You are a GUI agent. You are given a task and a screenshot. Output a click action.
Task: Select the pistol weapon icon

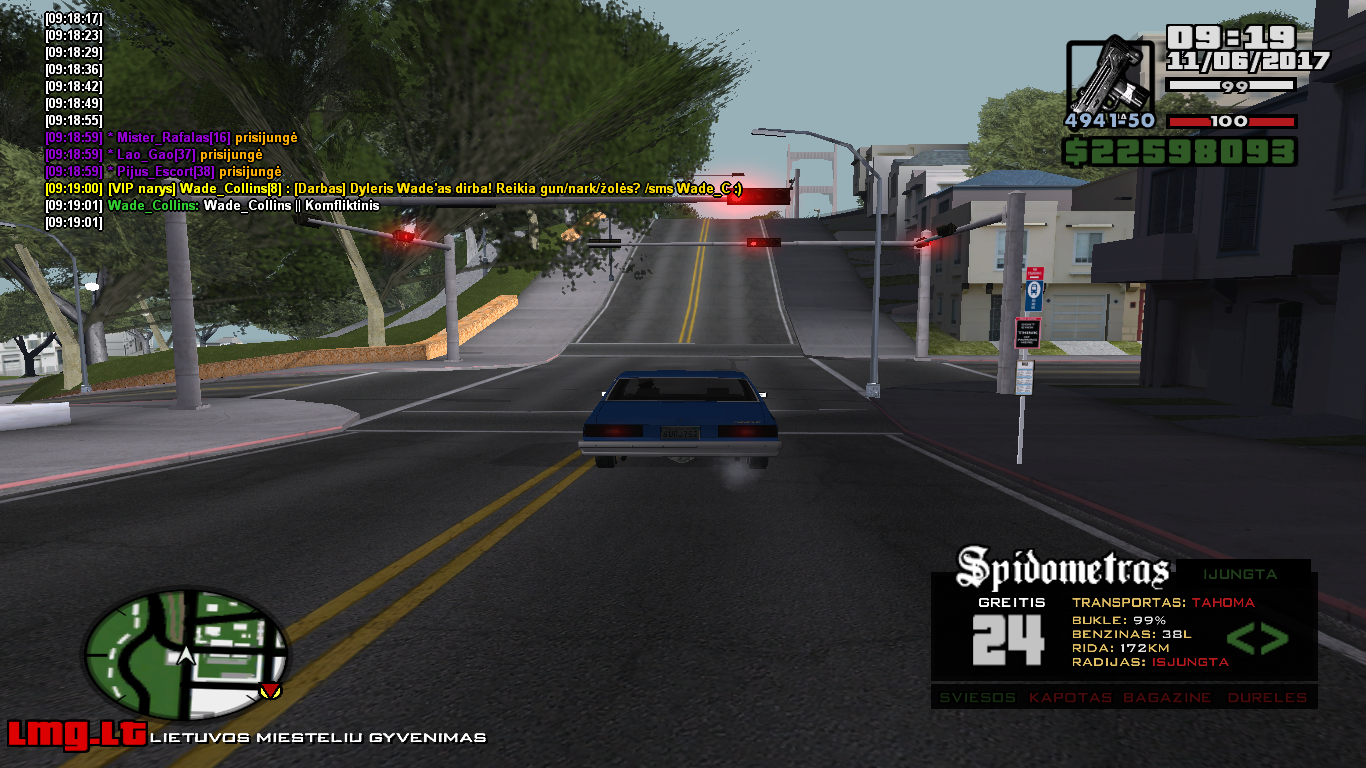pyautogui.click(x=1110, y=76)
